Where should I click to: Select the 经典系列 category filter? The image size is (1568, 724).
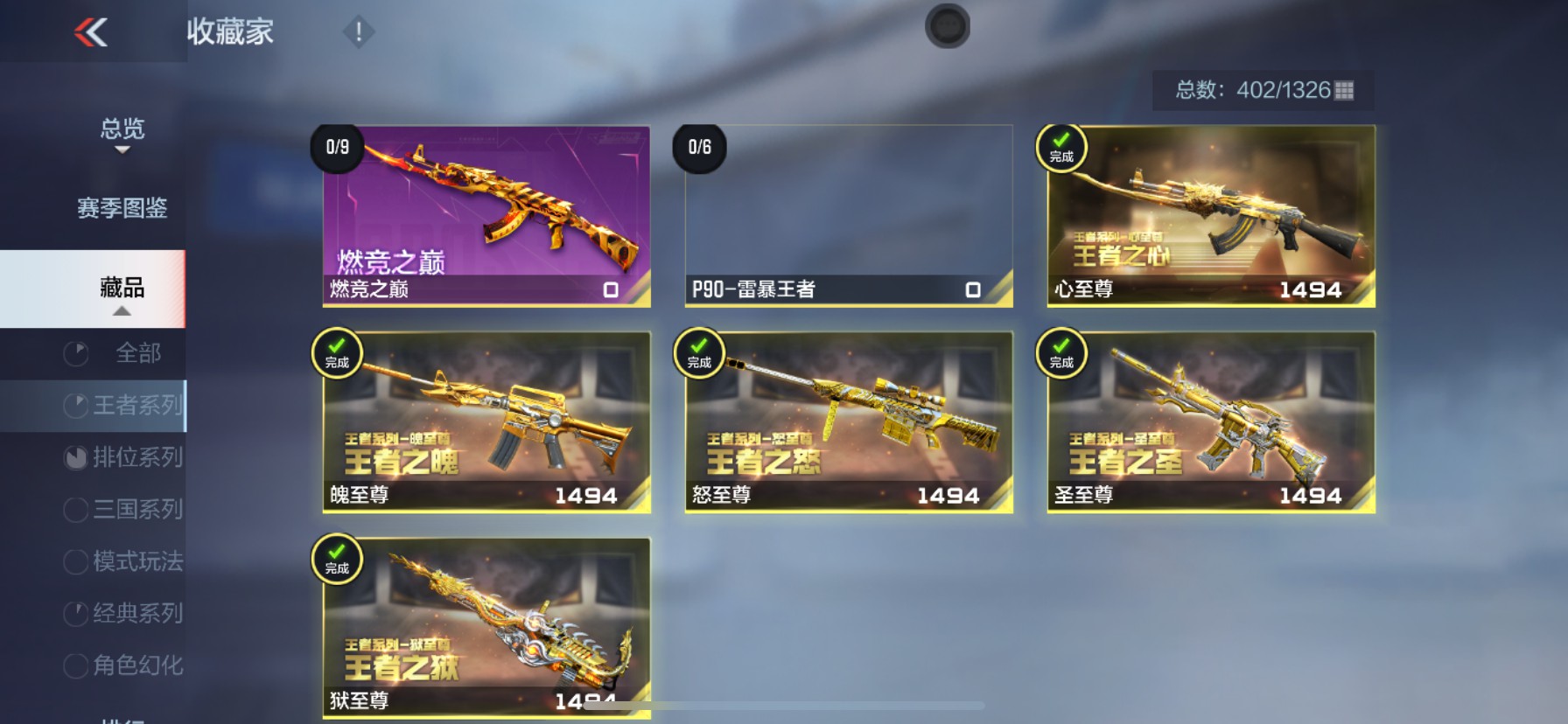[x=136, y=614]
